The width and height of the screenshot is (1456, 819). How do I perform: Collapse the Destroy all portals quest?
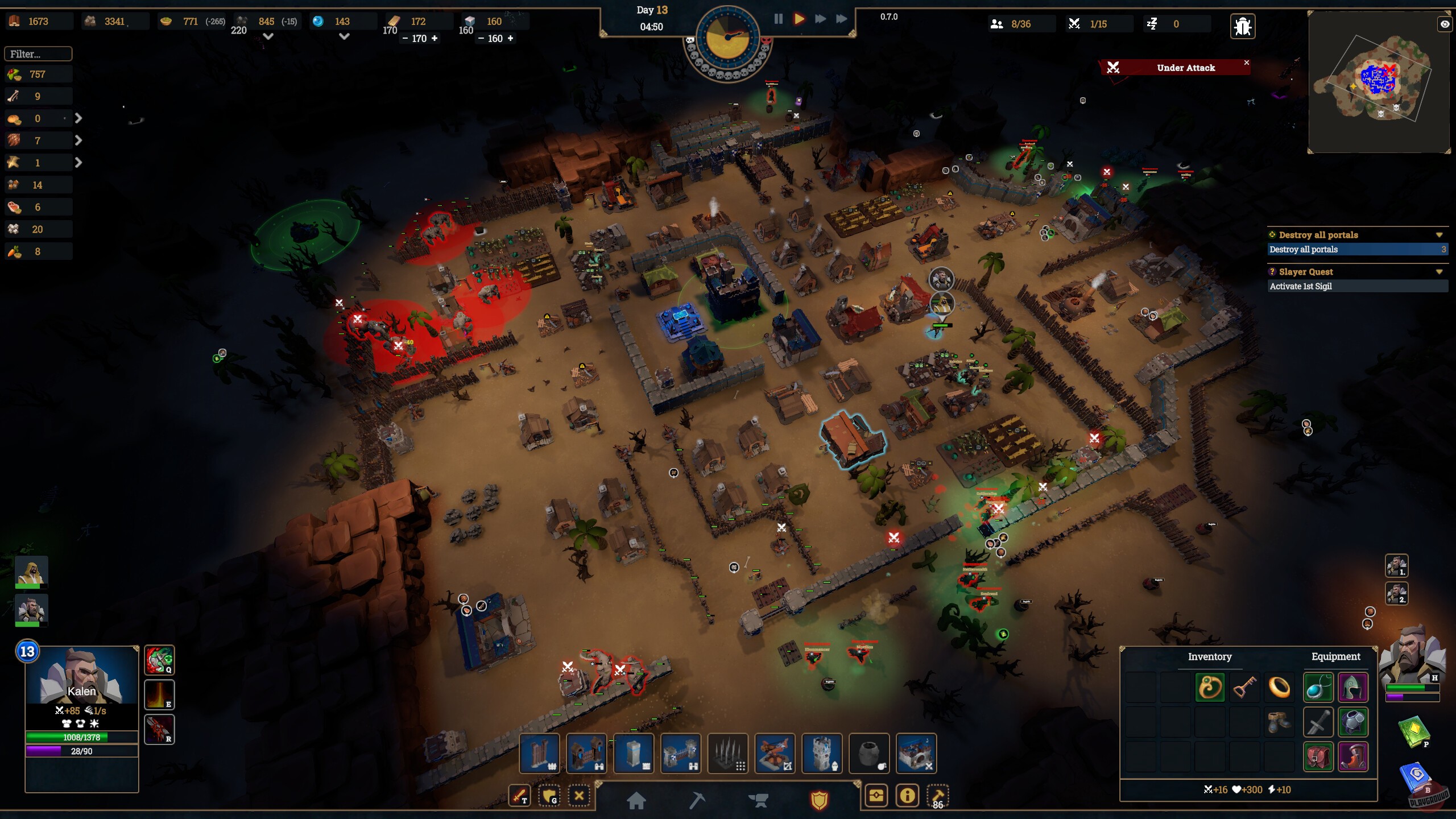point(1439,235)
